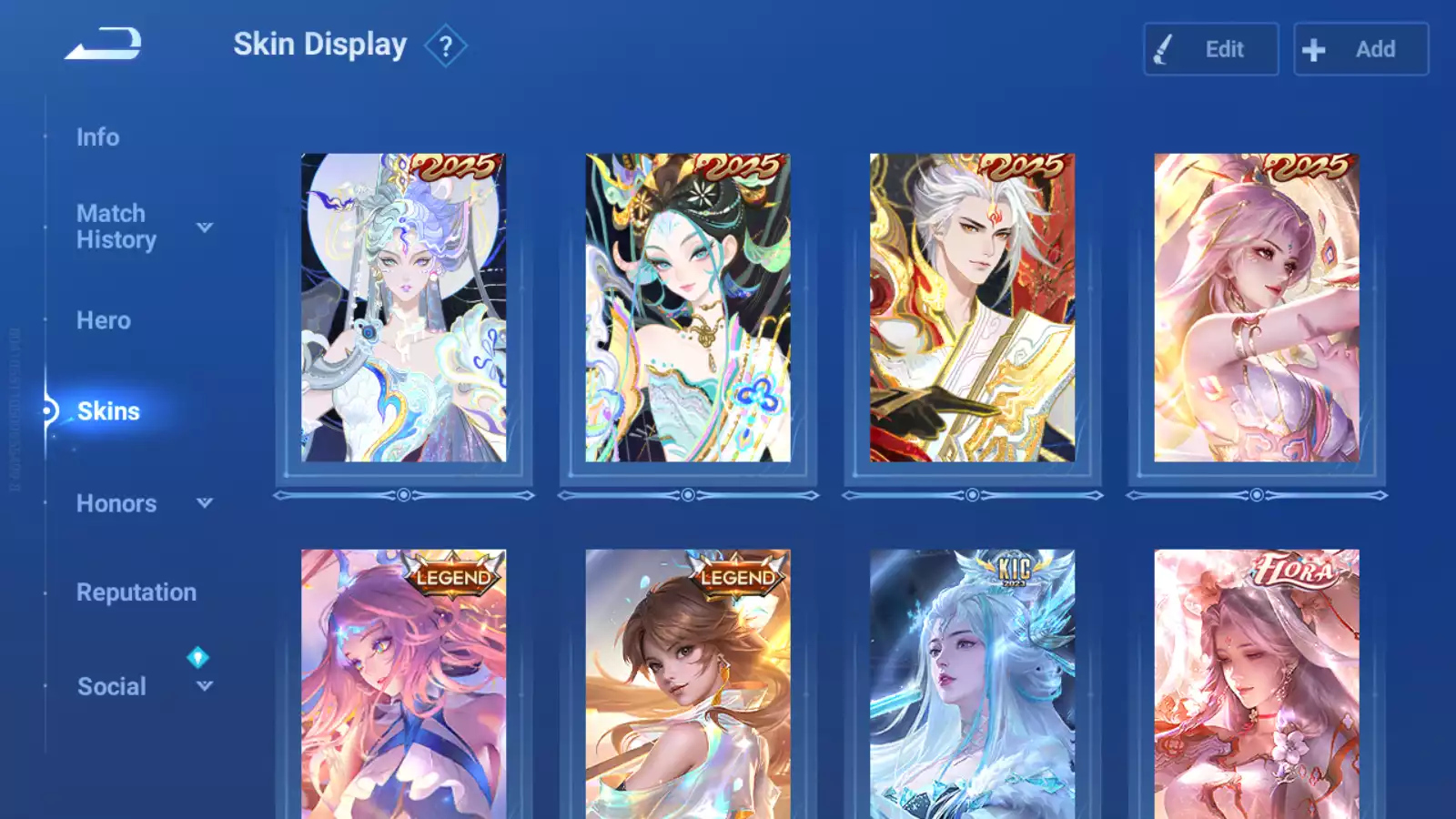The image size is (1456, 819).
Task: Open the Match History tab
Action: point(116,227)
